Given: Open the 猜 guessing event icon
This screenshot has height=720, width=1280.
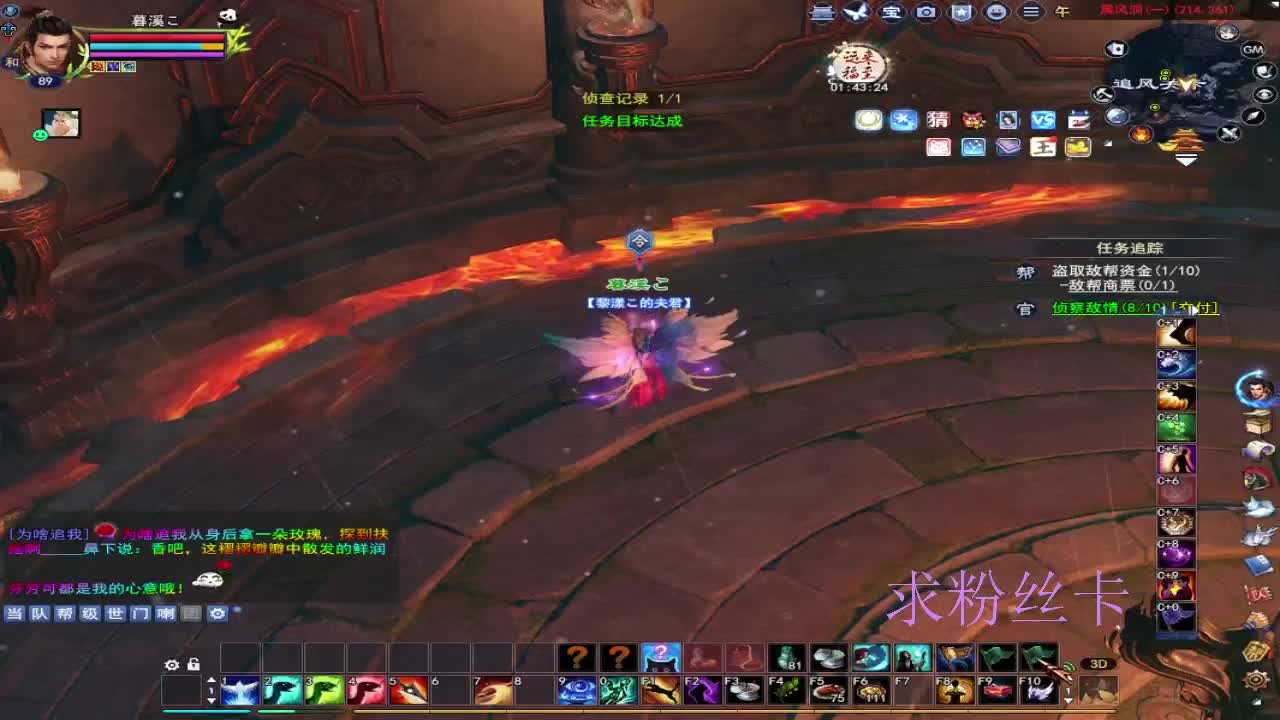Looking at the screenshot, I should pos(937,119).
